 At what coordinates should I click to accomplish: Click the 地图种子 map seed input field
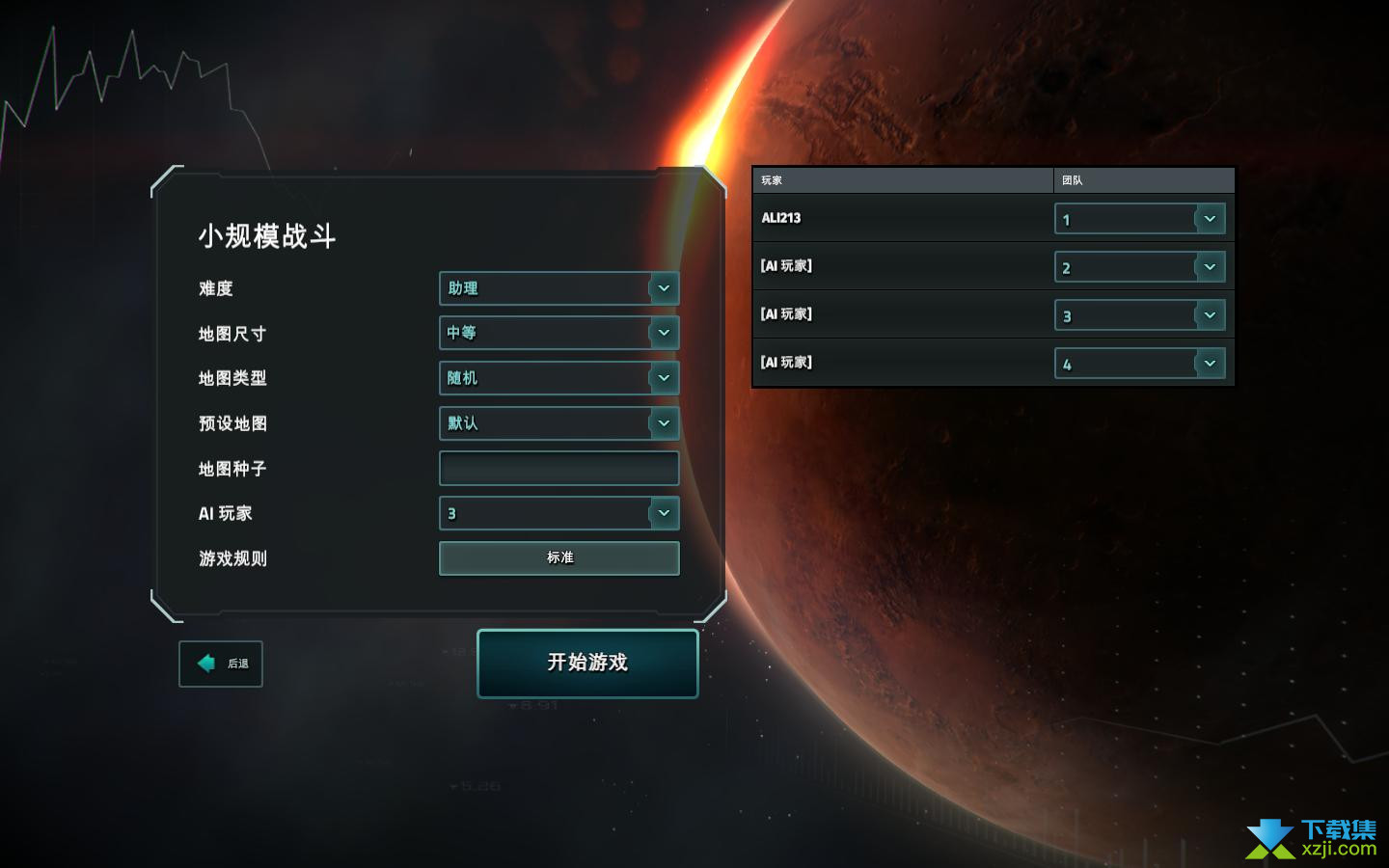(x=558, y=469)
